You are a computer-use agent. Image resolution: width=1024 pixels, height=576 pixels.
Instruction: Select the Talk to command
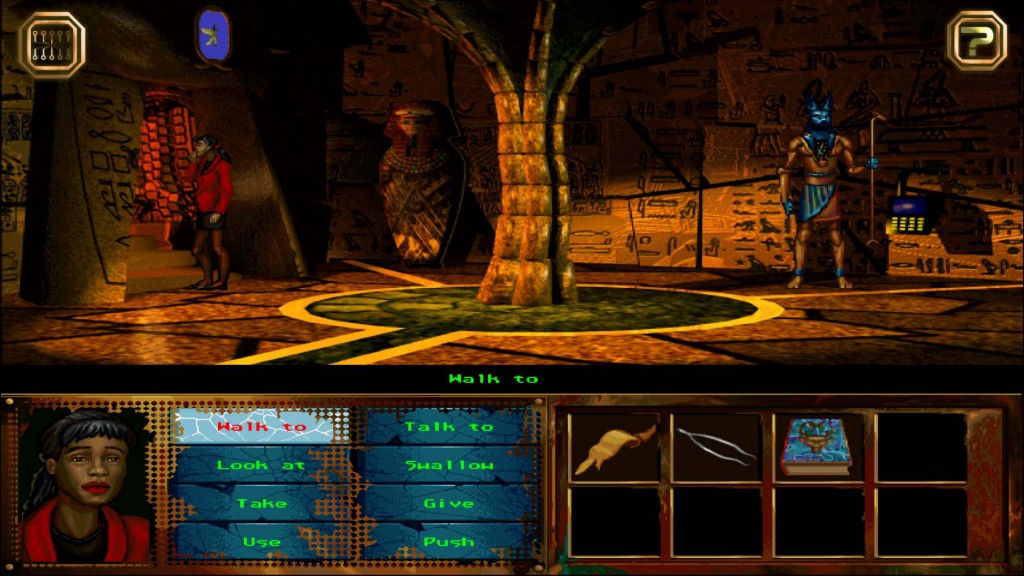448,427
